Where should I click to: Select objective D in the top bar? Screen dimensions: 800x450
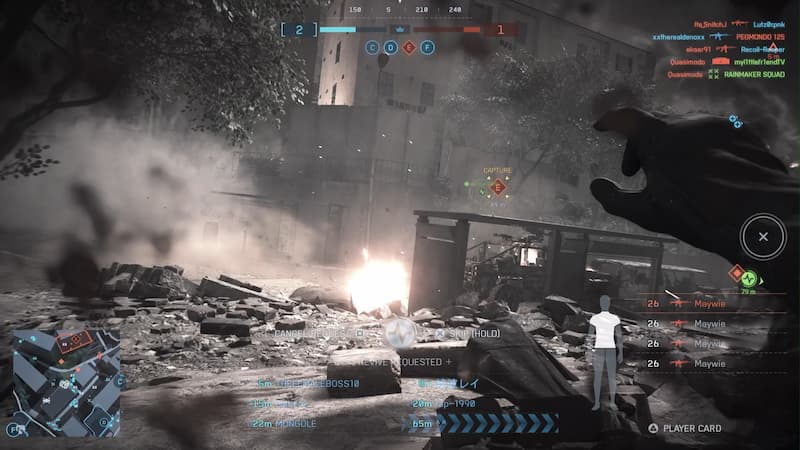[391, 47]
